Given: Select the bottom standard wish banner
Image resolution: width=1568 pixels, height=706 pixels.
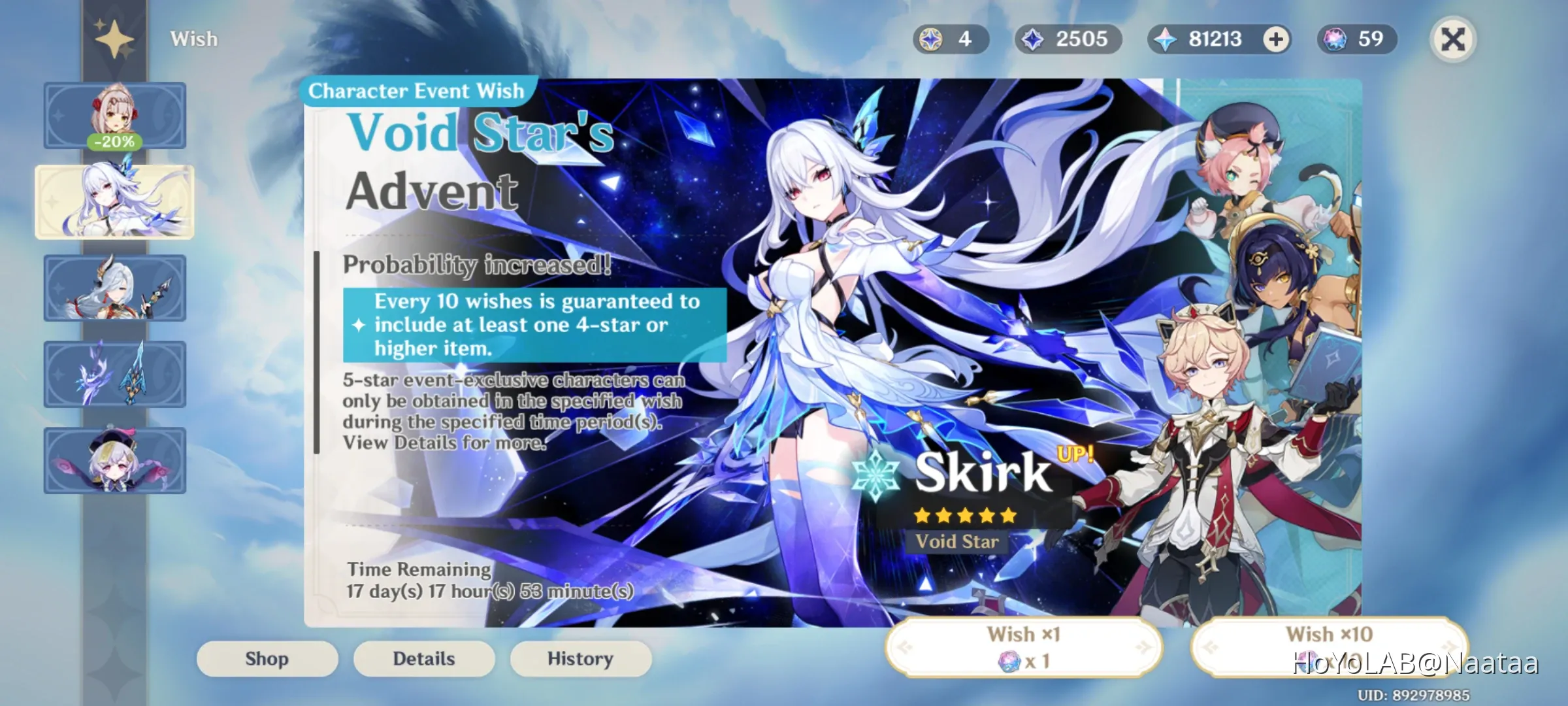Looking at the screenshot, I should [x=114, y=460].
